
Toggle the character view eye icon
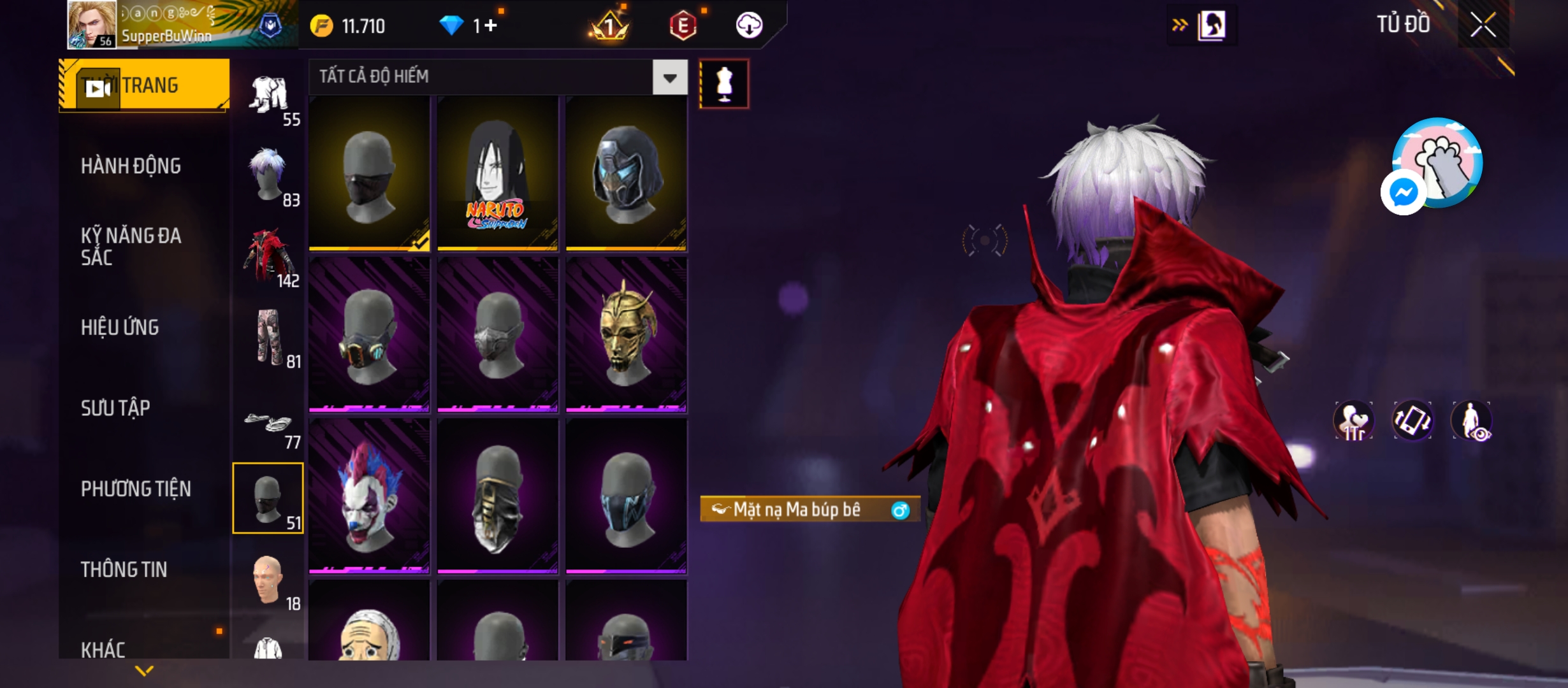(x=1471, y=421)
